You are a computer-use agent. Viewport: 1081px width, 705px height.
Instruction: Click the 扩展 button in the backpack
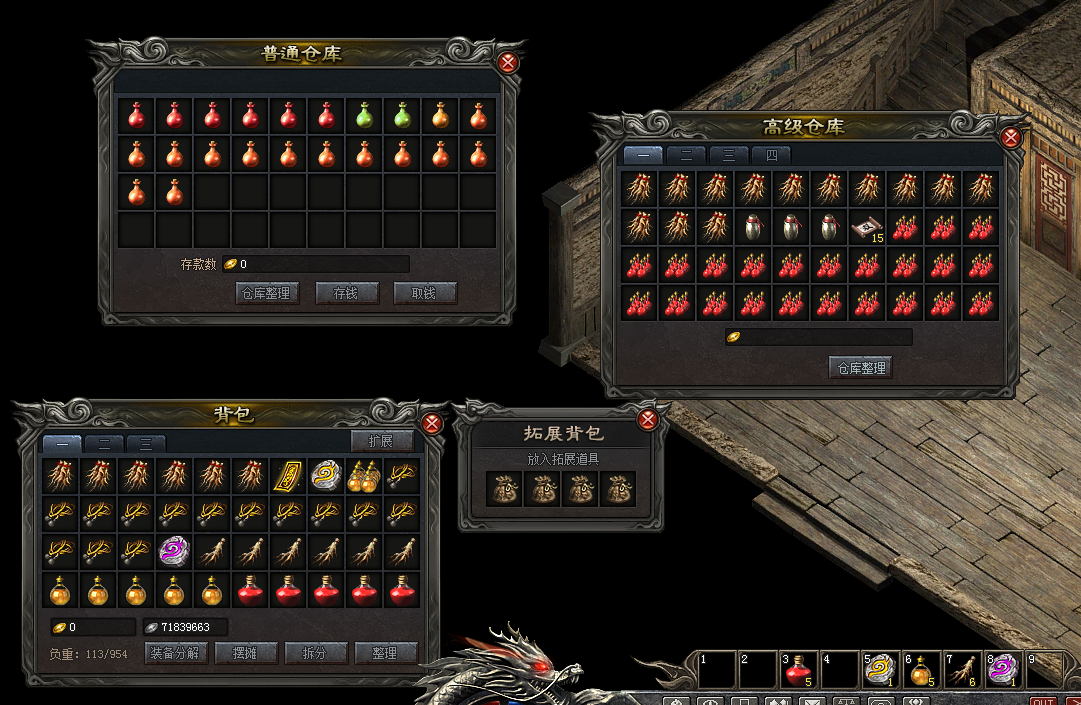[382, 442]
